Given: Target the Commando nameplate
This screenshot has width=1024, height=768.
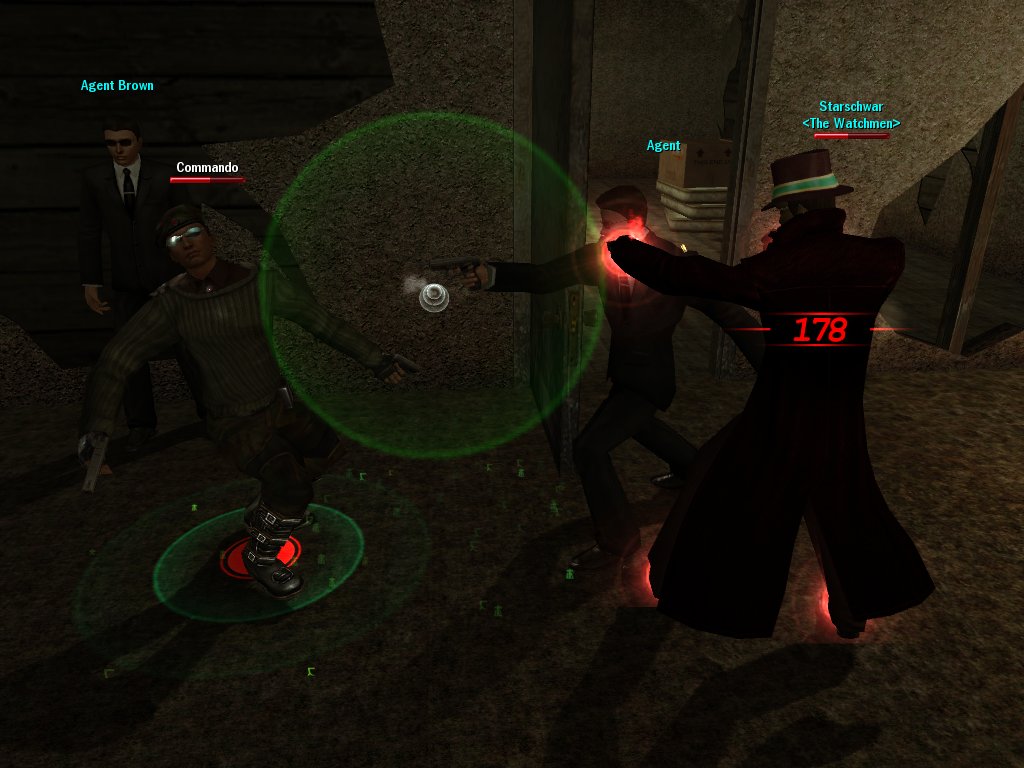Looking at the screenshot, I should [x=207, y=168].
